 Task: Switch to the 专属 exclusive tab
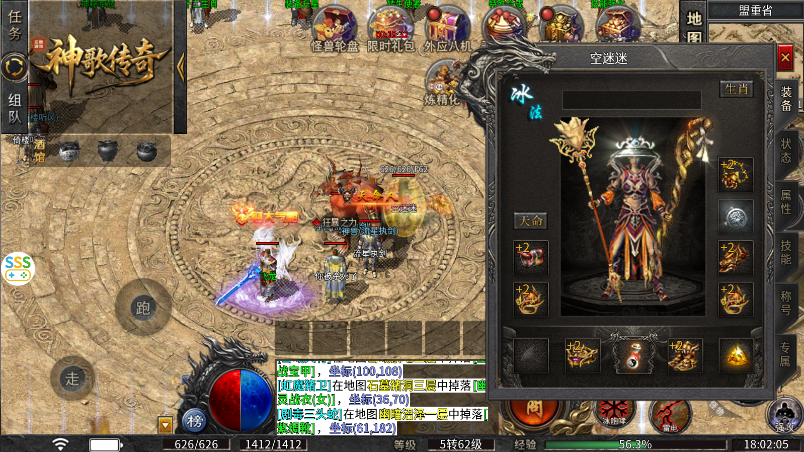[786, 354]
